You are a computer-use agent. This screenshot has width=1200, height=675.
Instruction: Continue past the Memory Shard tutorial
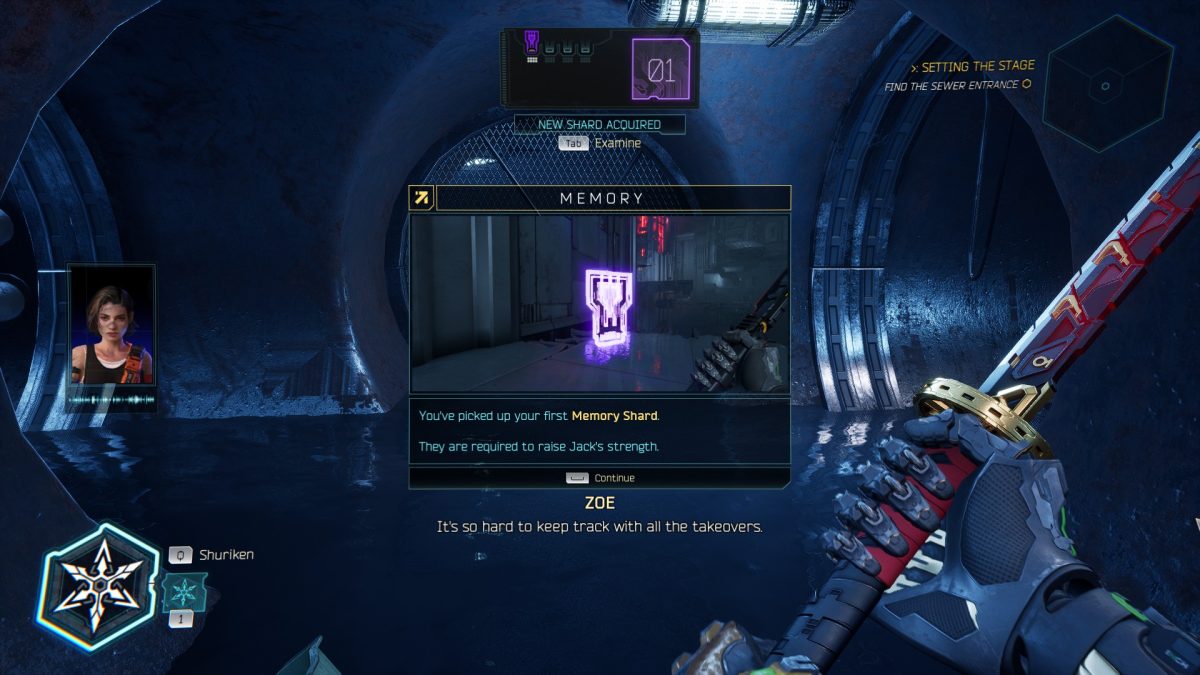pyautogui.click(x=600, y=478)
